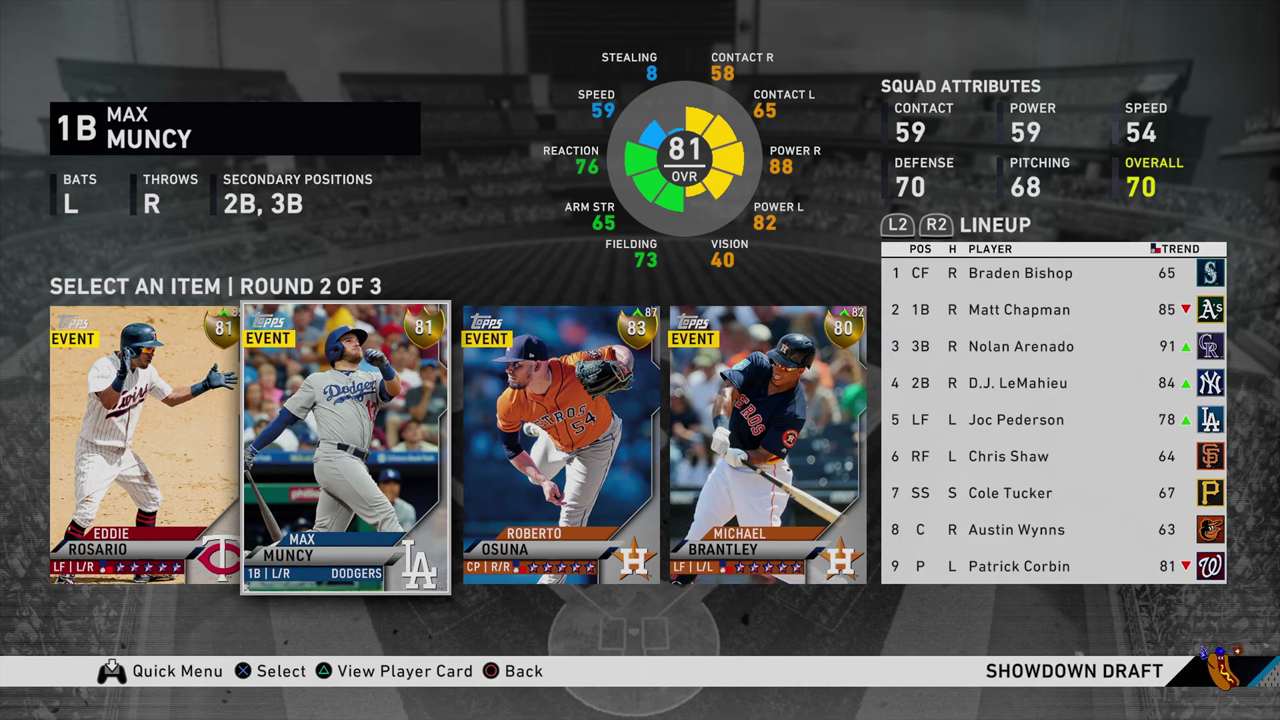Select the Eddie Rosario Event card
This screenshot has width=1280, height=720.
tap(140, 445)
